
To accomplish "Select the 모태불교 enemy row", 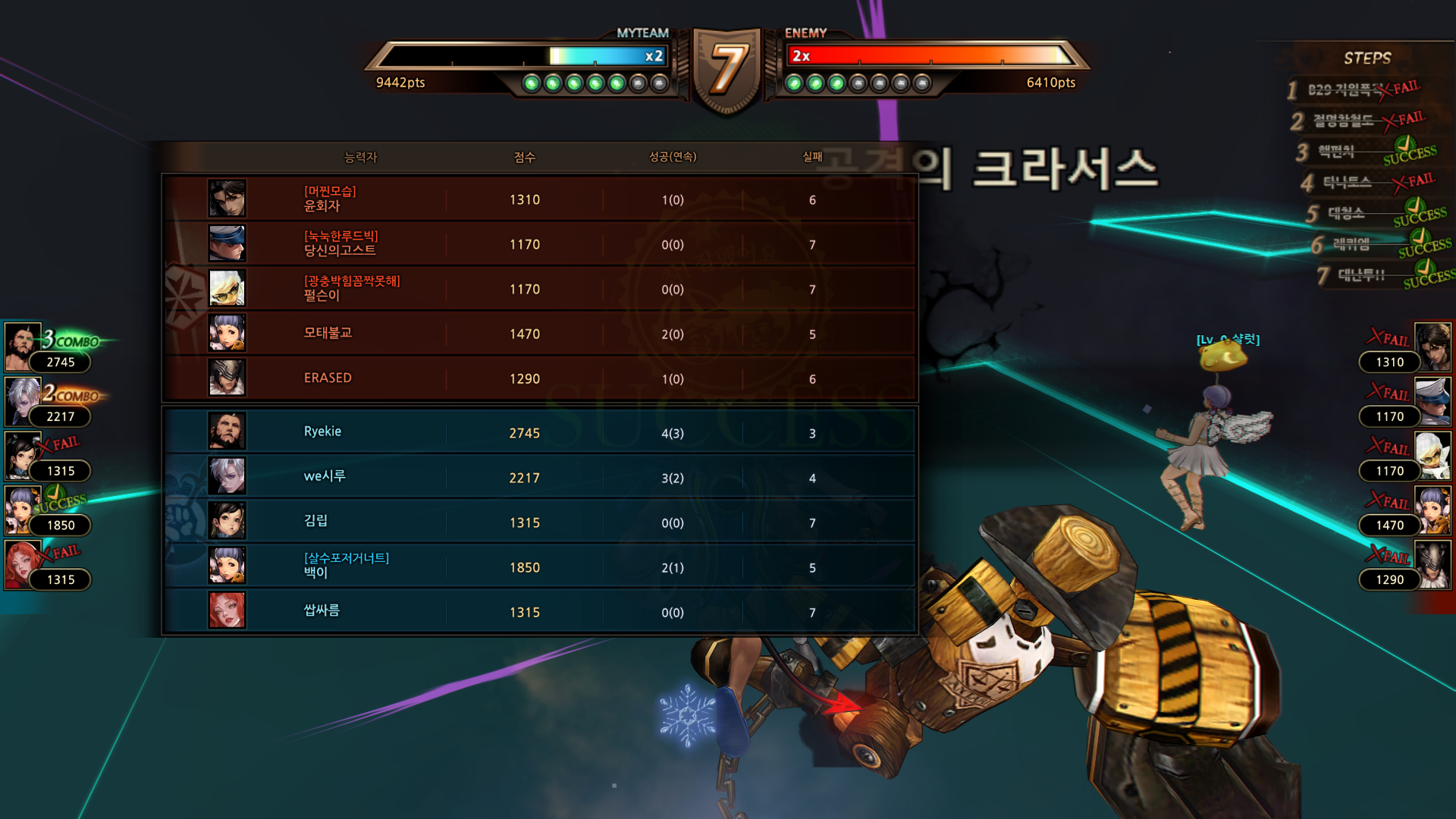I will tap(538, 333).
